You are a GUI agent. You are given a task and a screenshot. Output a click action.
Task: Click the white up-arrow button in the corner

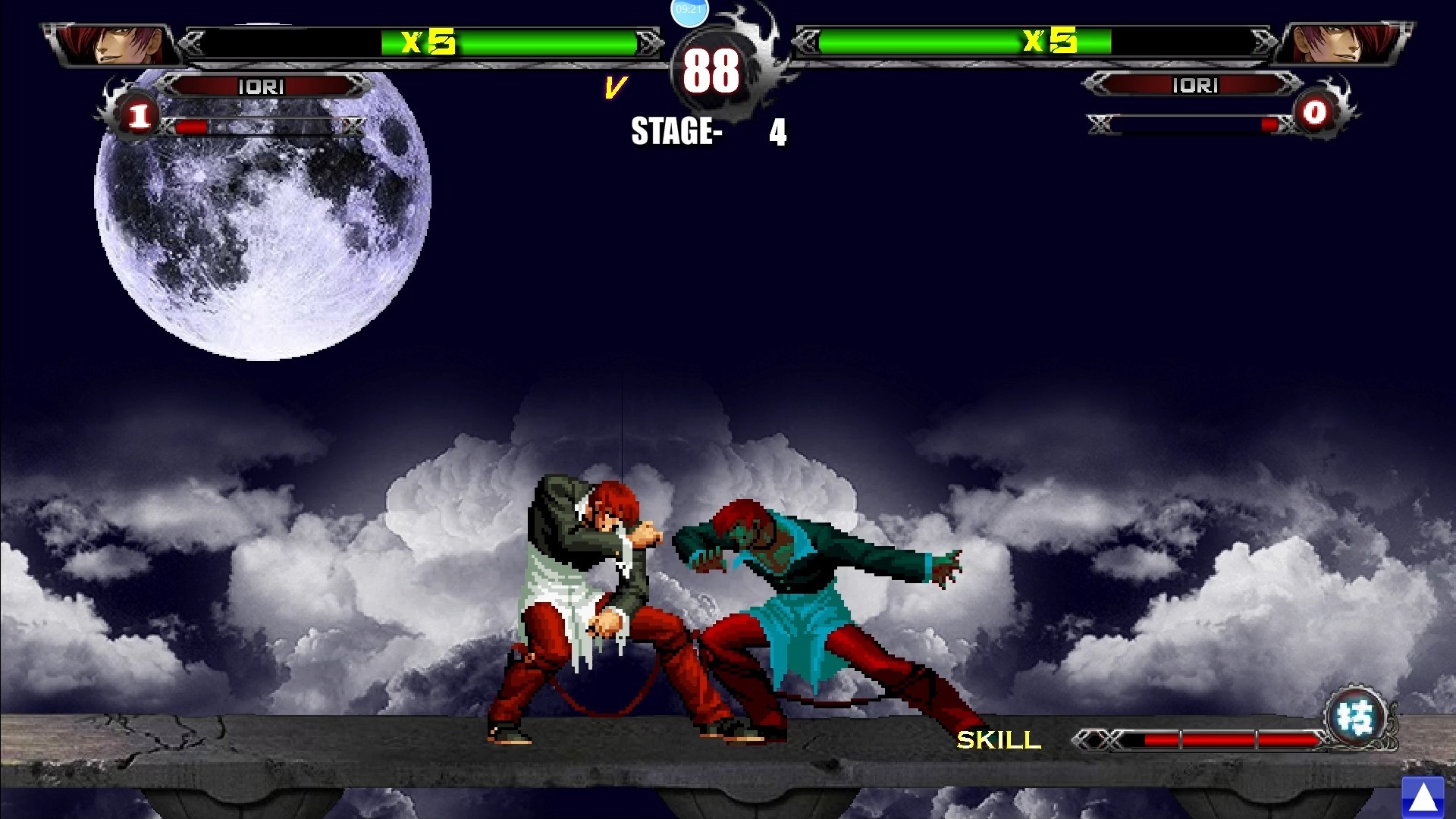1423,797
